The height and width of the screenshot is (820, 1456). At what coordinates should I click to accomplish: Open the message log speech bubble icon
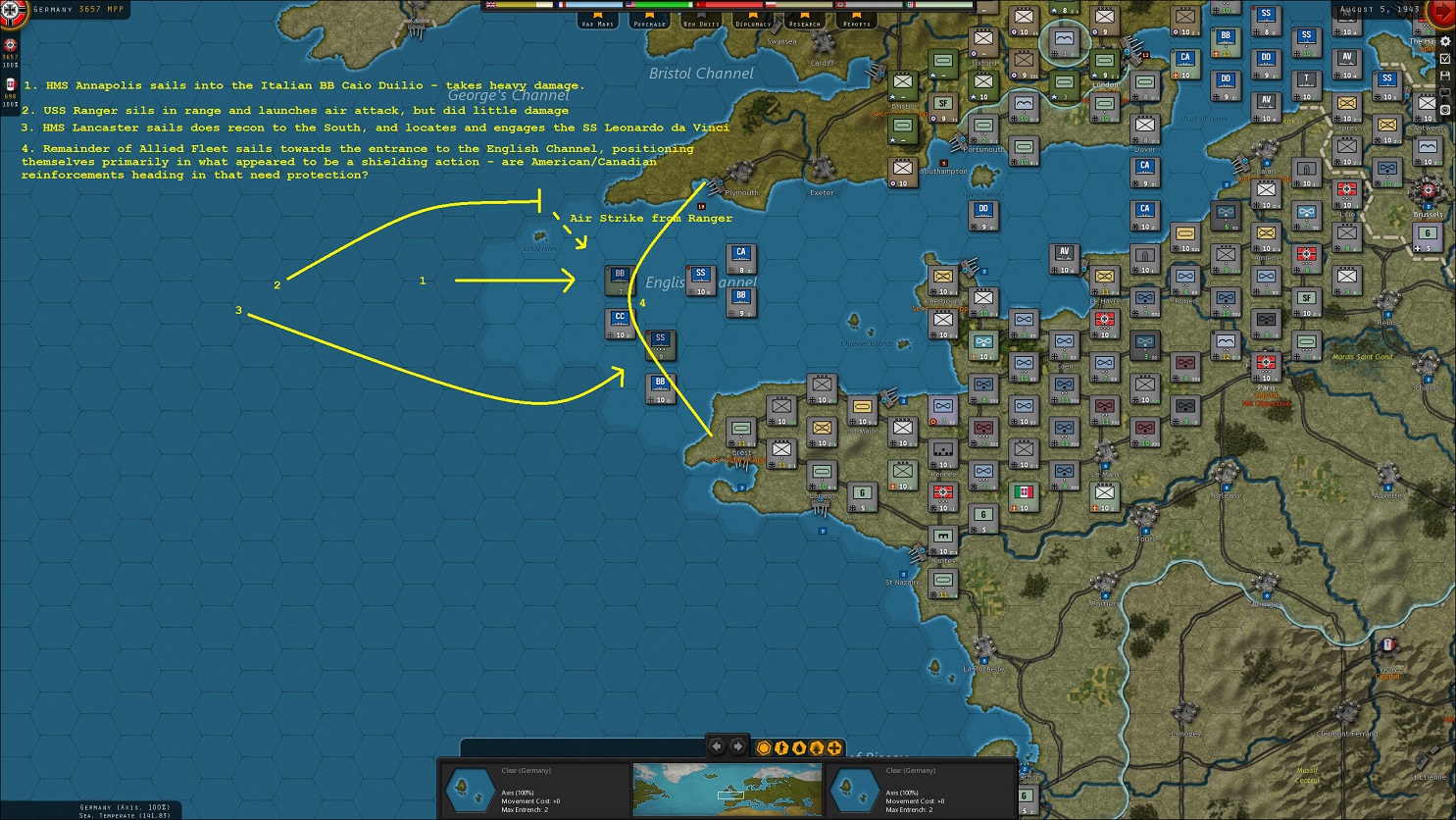tap(1445, 92)
